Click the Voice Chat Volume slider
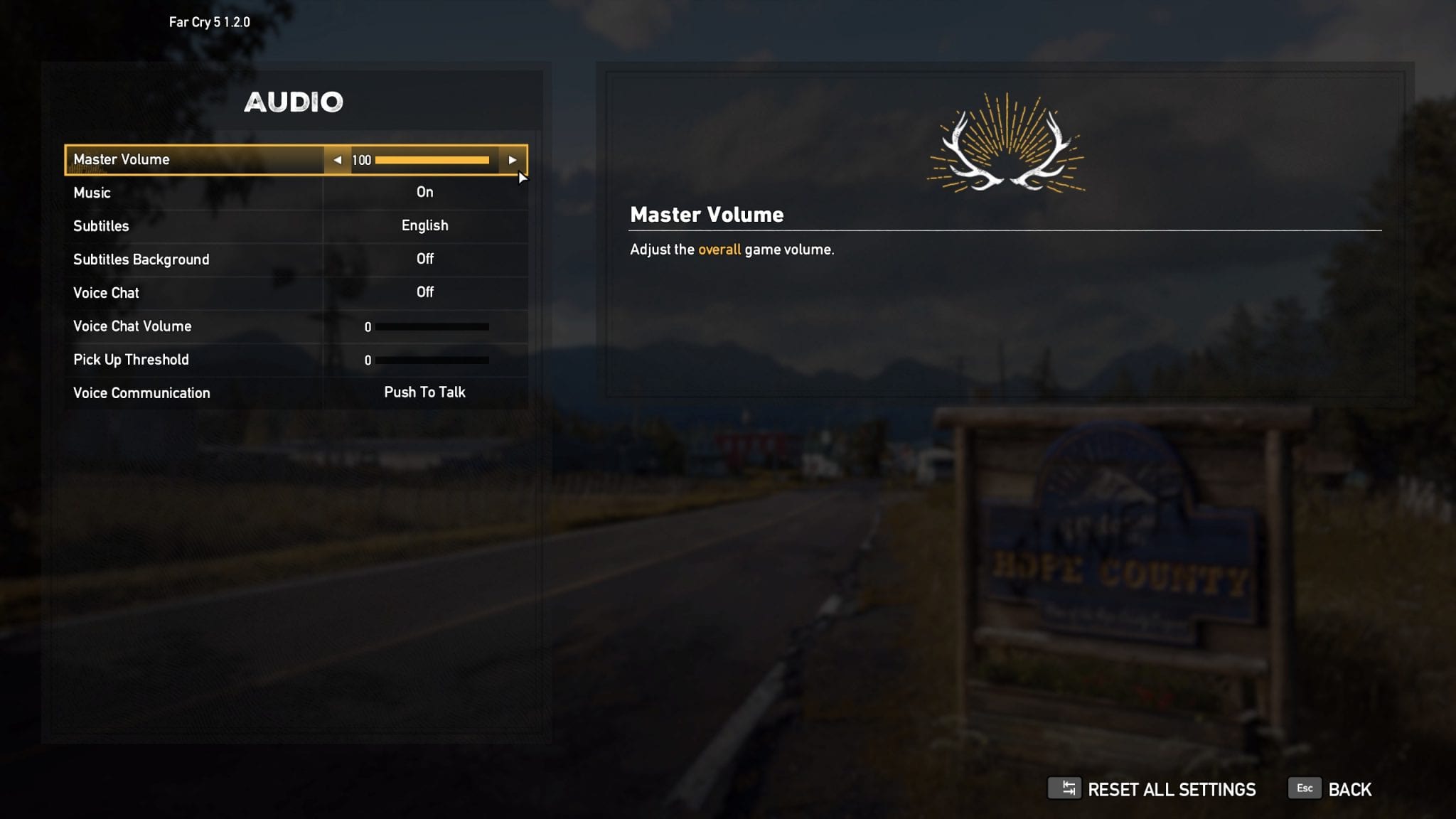The width and height of the screenshot is (1456, 819). tap(432, 327)
